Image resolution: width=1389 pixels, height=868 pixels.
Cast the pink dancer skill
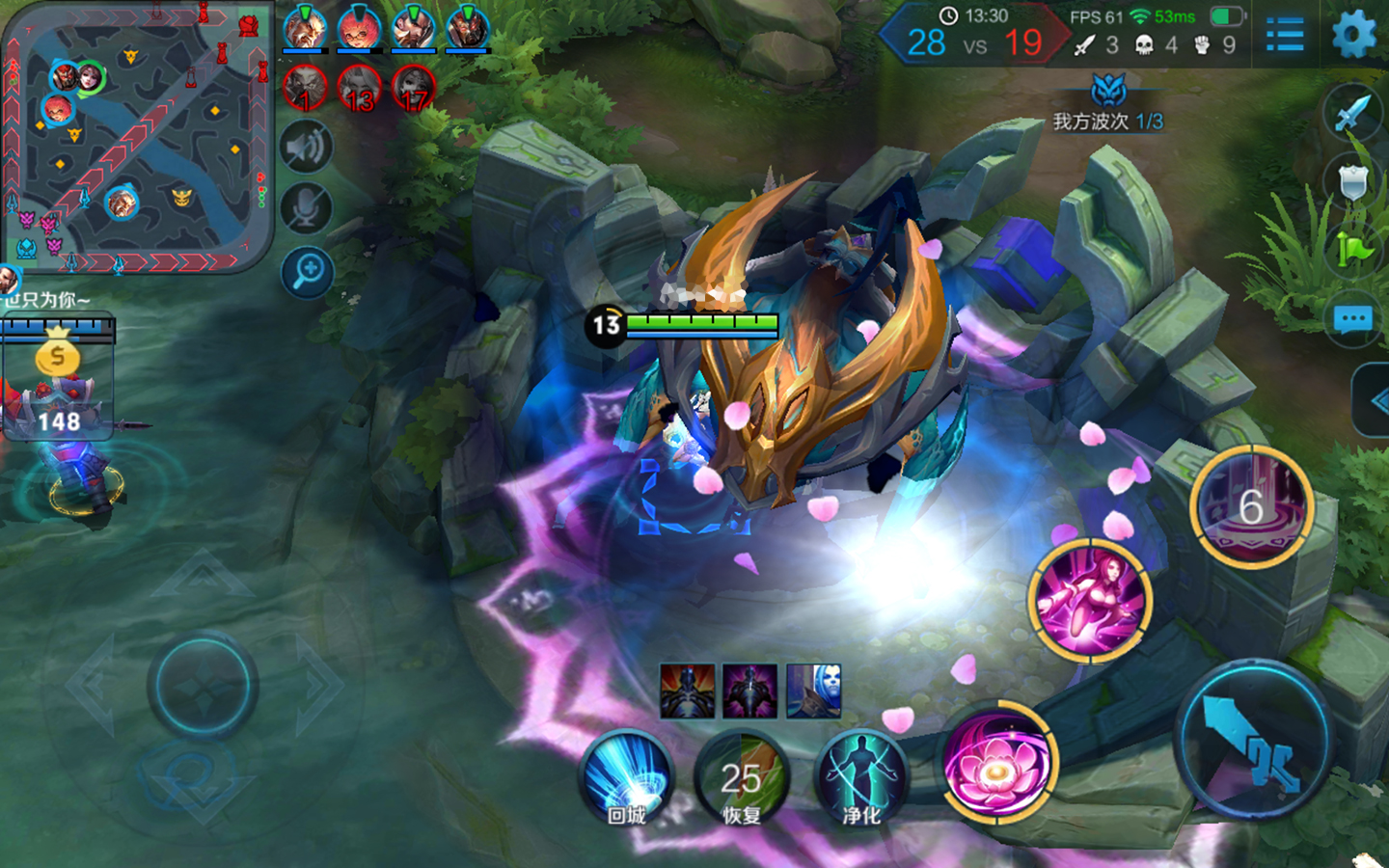point(1090,600)
